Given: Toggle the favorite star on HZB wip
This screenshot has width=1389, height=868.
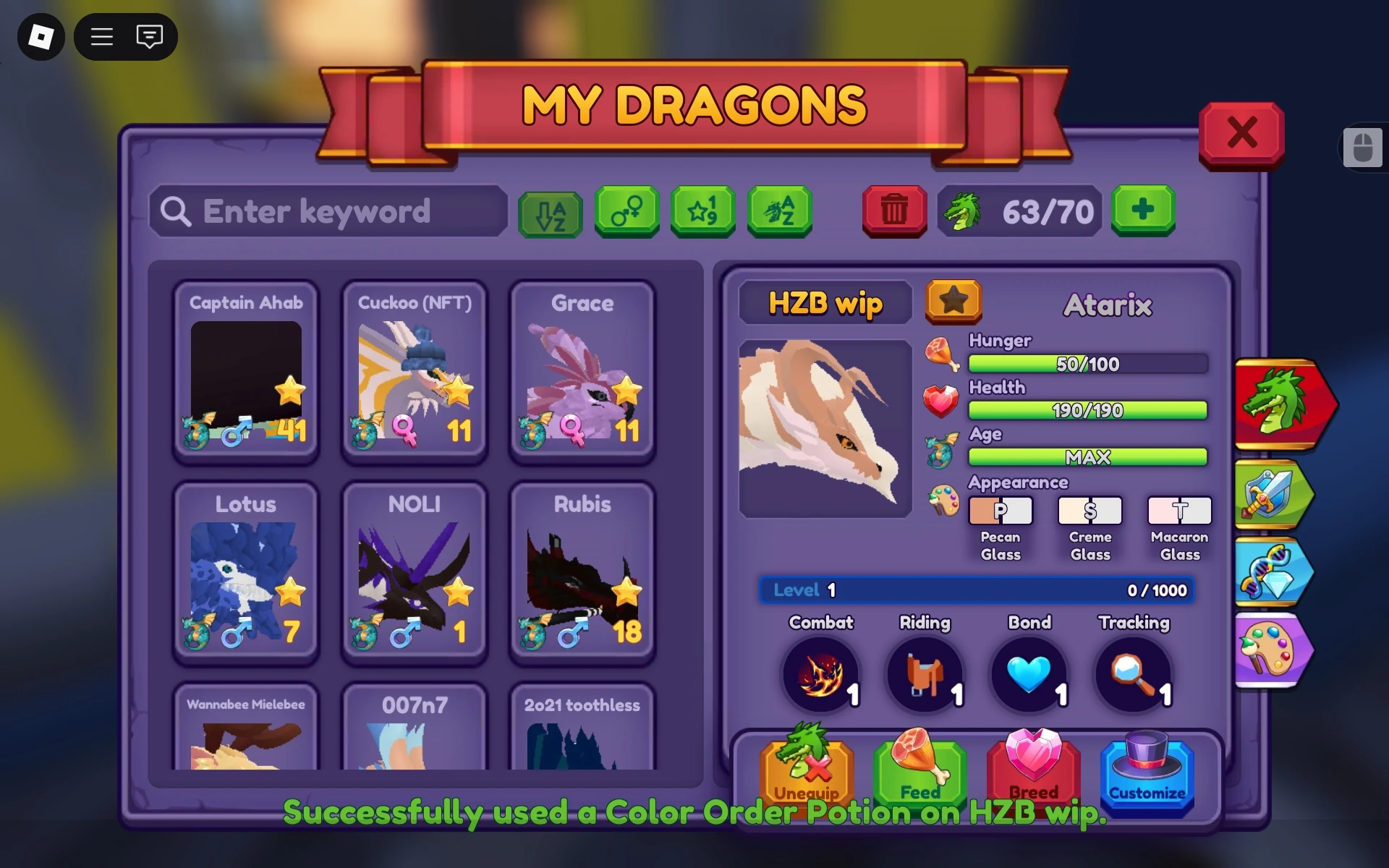Looking at the screenshot, I should (x=953, y=301).
